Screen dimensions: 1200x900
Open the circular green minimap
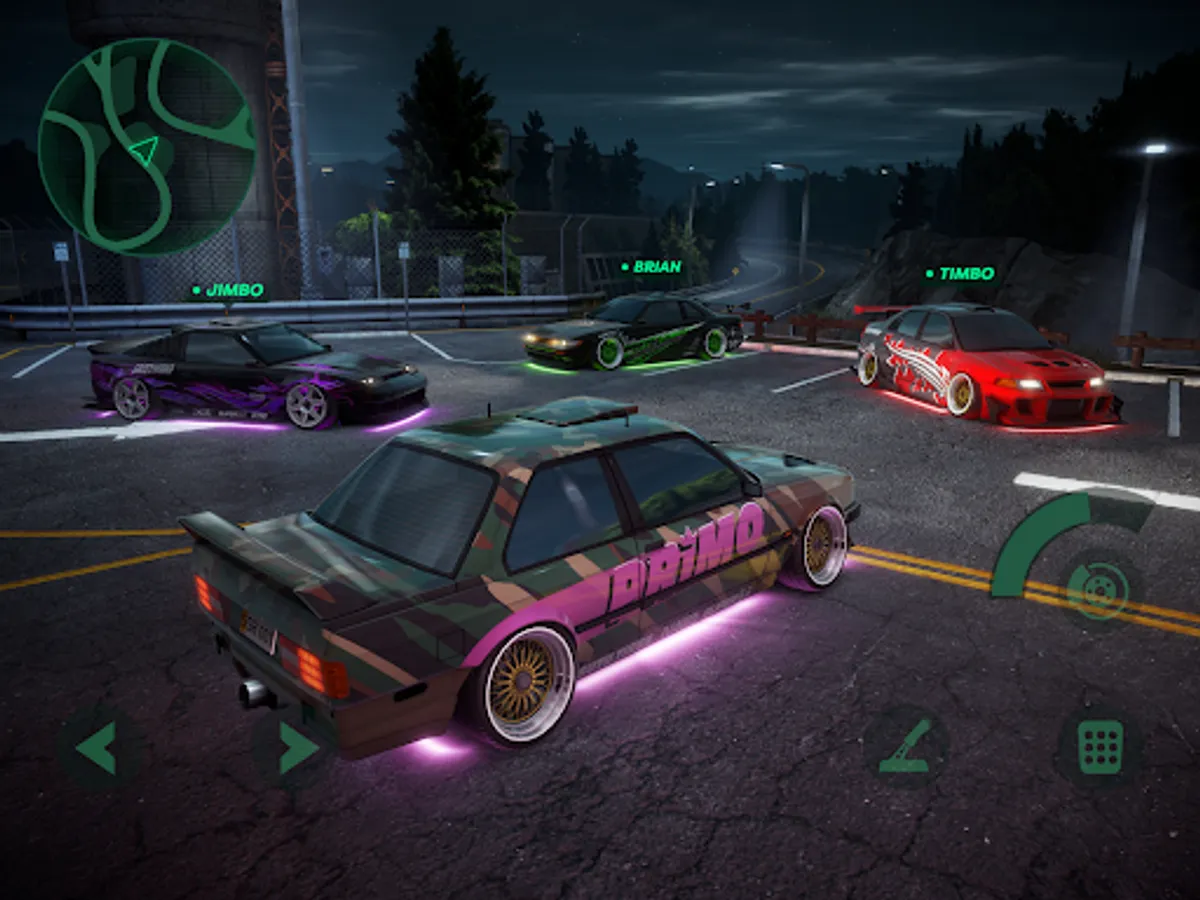point(147,147)
